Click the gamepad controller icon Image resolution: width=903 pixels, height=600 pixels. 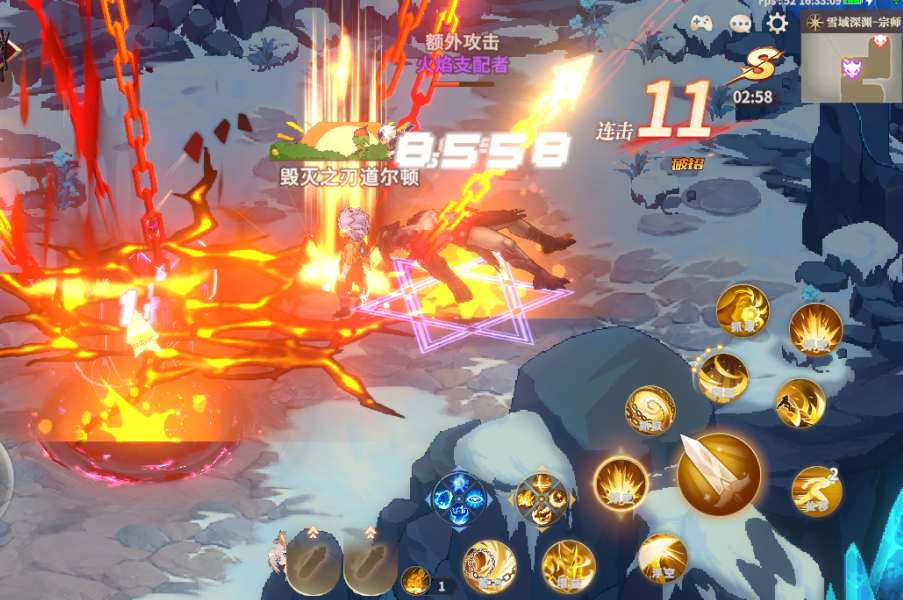[x=701, y=23]
